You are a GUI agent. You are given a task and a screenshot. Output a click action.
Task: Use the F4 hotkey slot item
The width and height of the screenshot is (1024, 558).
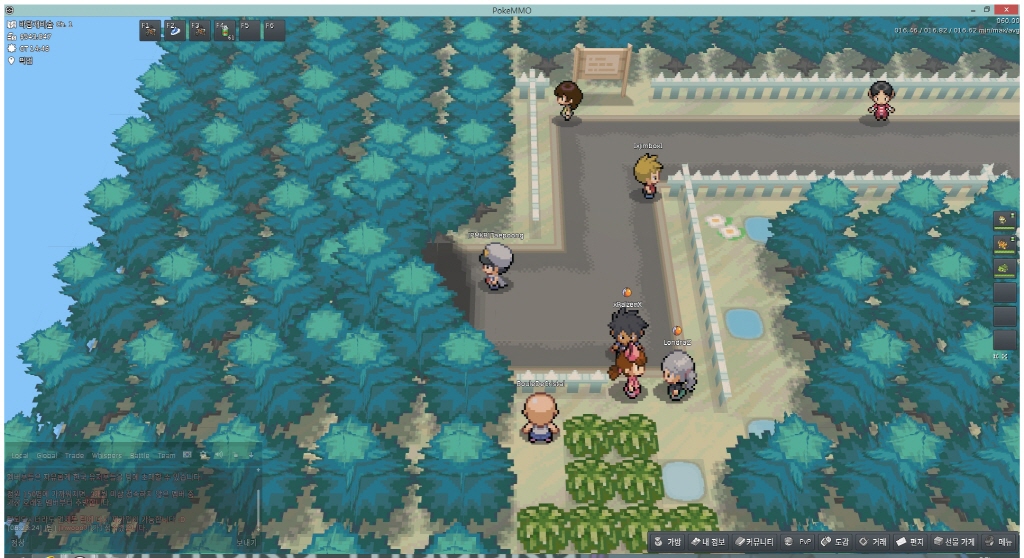tap(224, 30)
